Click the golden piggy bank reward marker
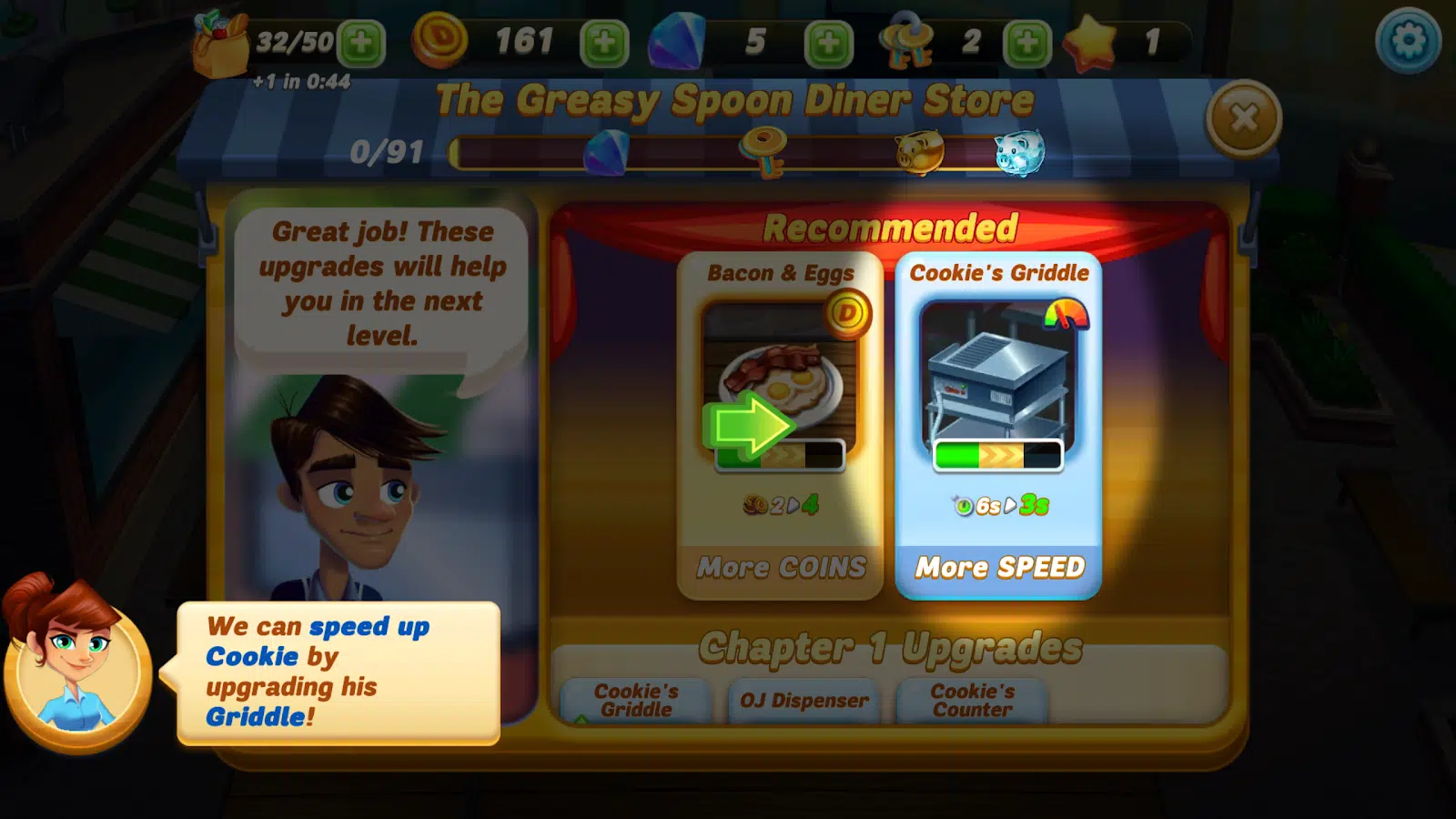Image resolution: width=1456 pixels, height=819 pixels. pos(918,151)
